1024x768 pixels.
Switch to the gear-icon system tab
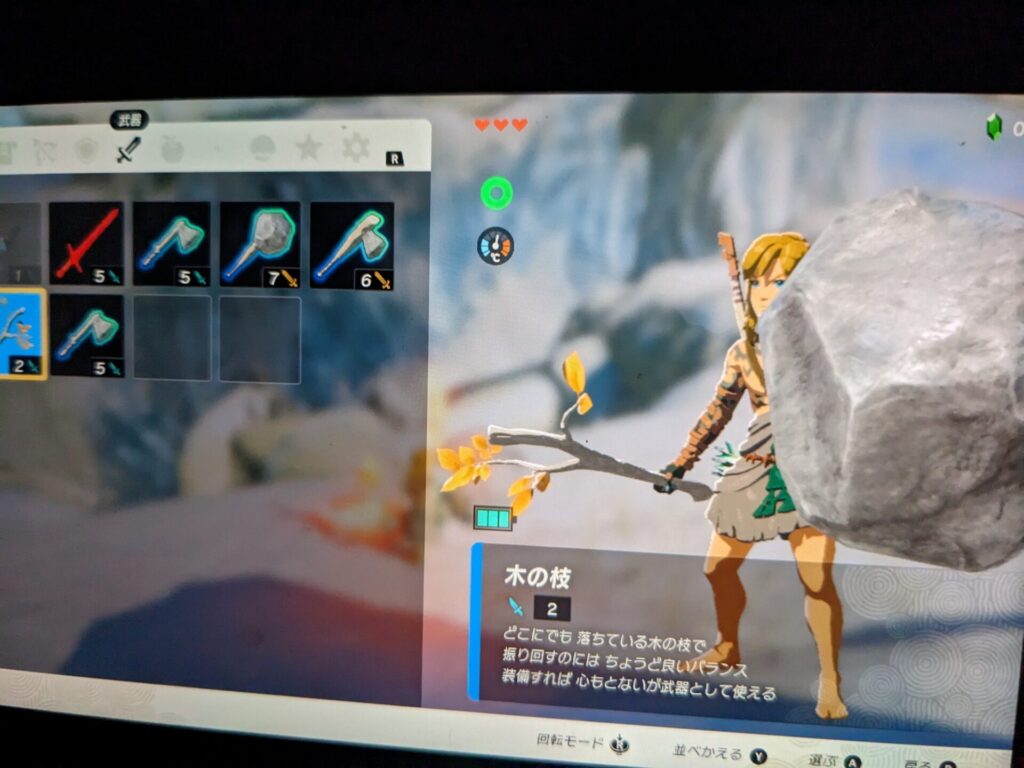[x=355, y=148]
